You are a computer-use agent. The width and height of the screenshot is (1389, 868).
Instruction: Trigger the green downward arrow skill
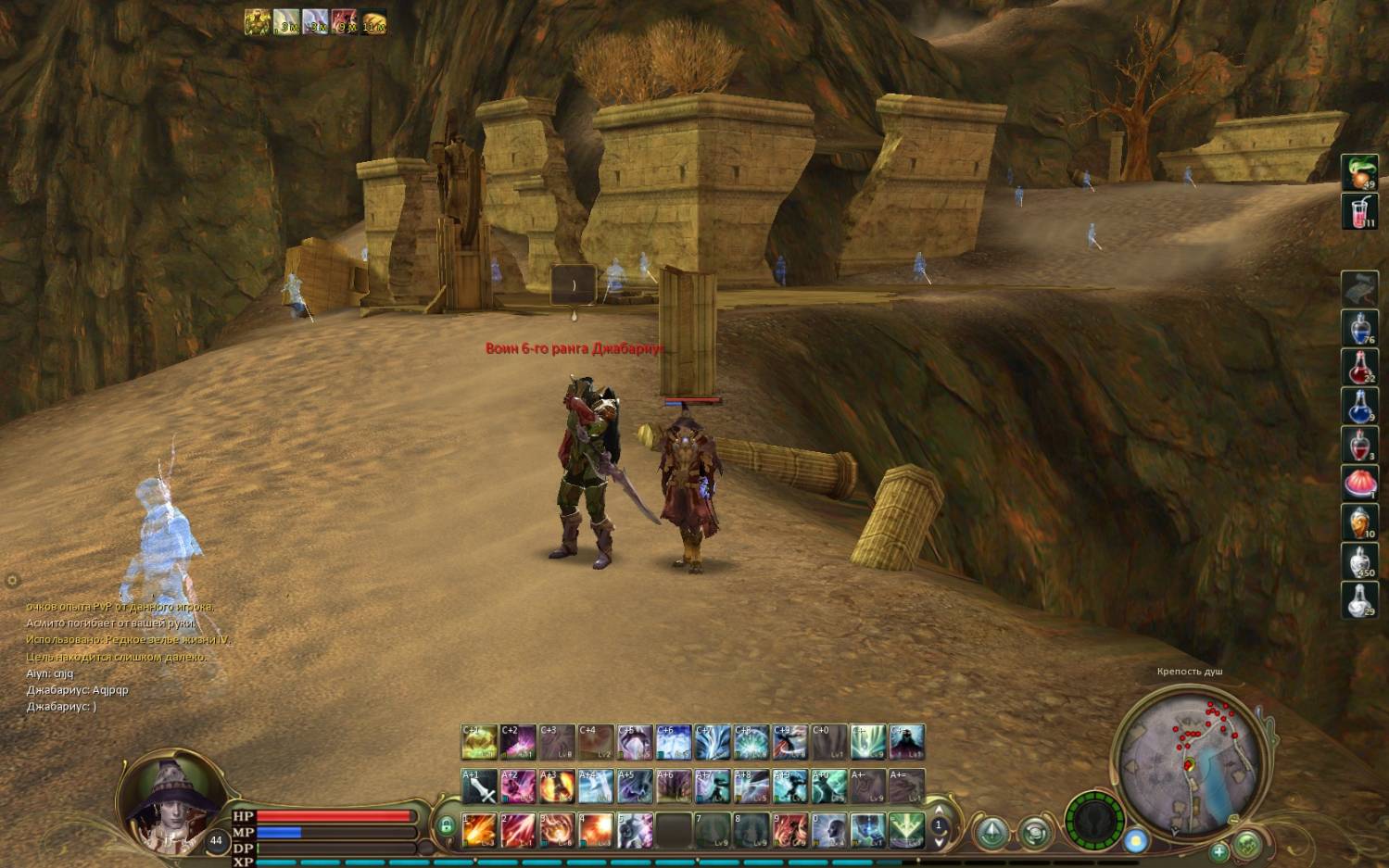905,830
